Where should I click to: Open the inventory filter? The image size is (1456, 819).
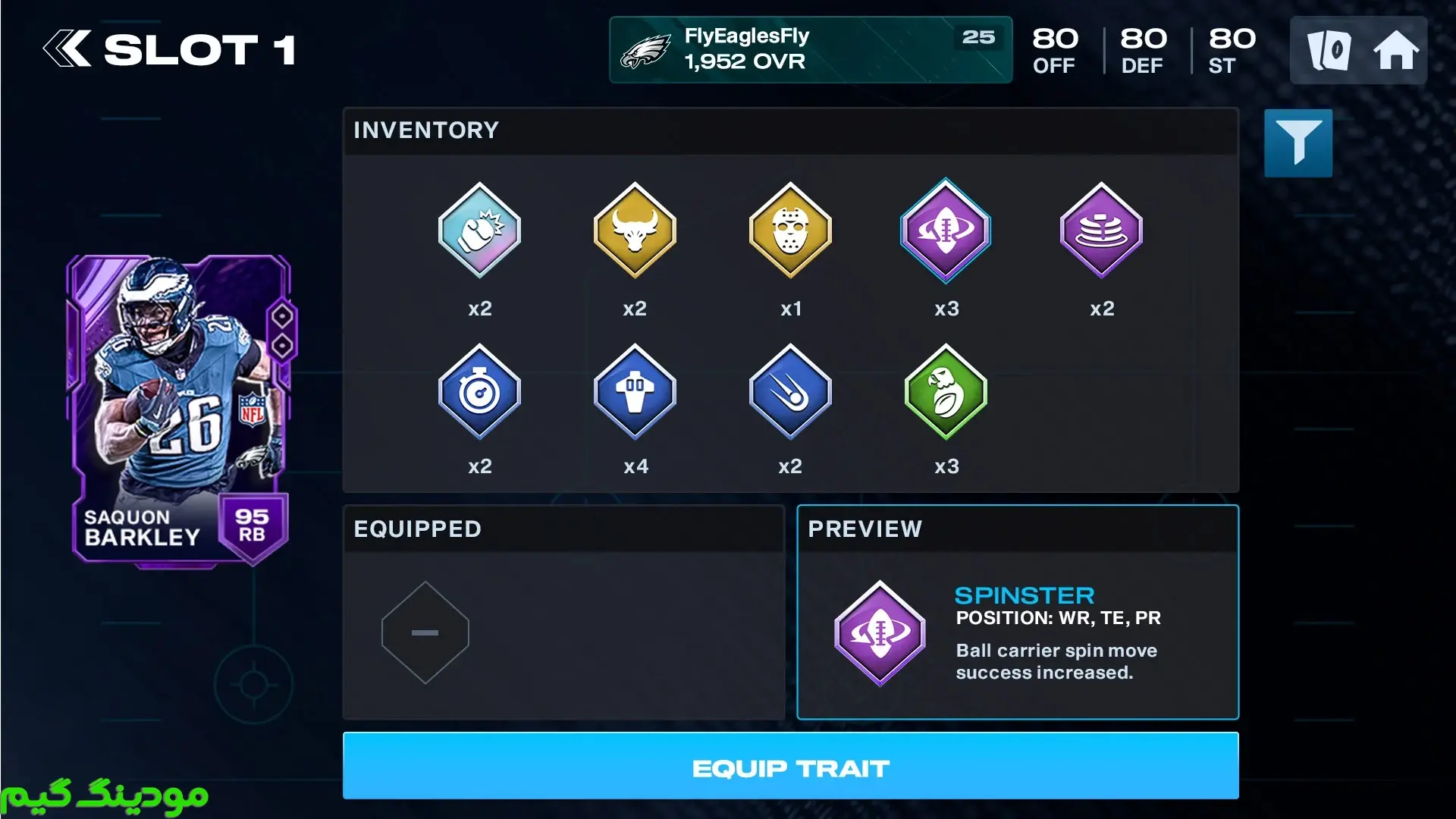(x=1298, y=143)
